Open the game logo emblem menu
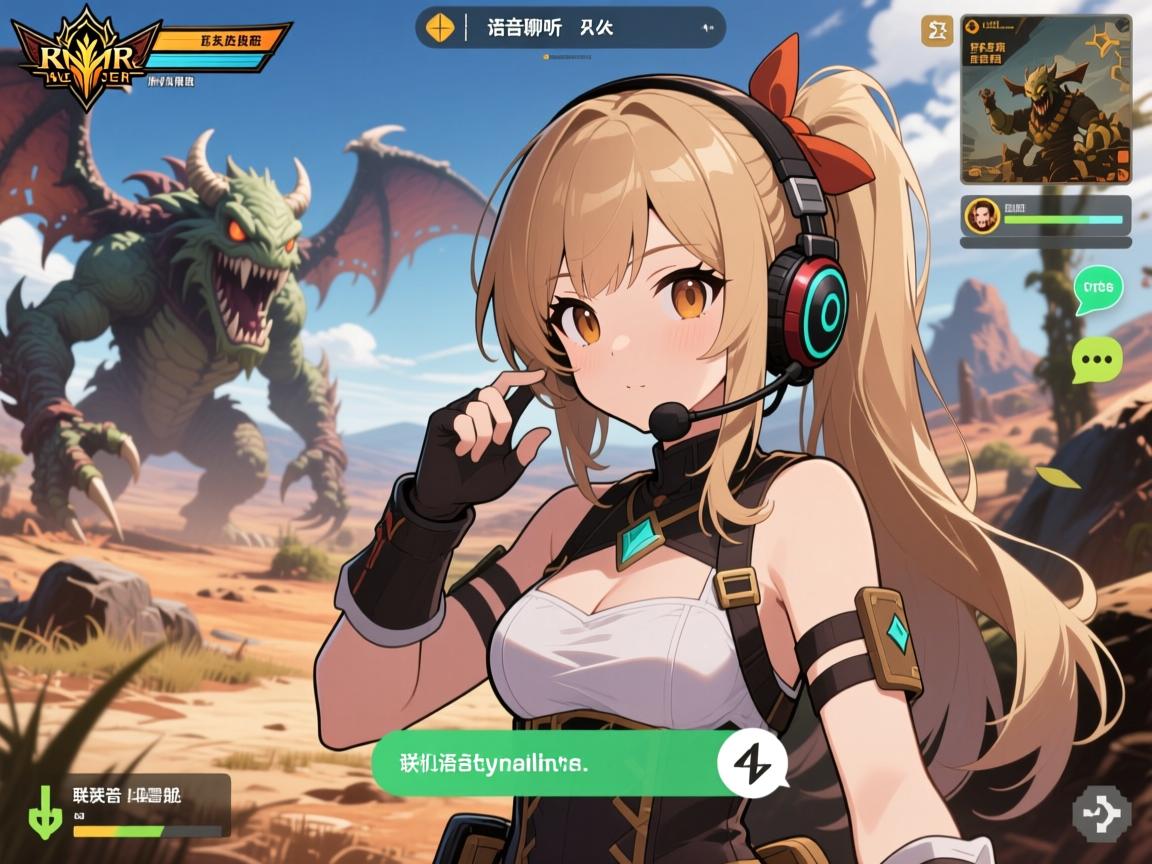The width and height of the screenshot is (1152, 864). (x=85, y=55)
